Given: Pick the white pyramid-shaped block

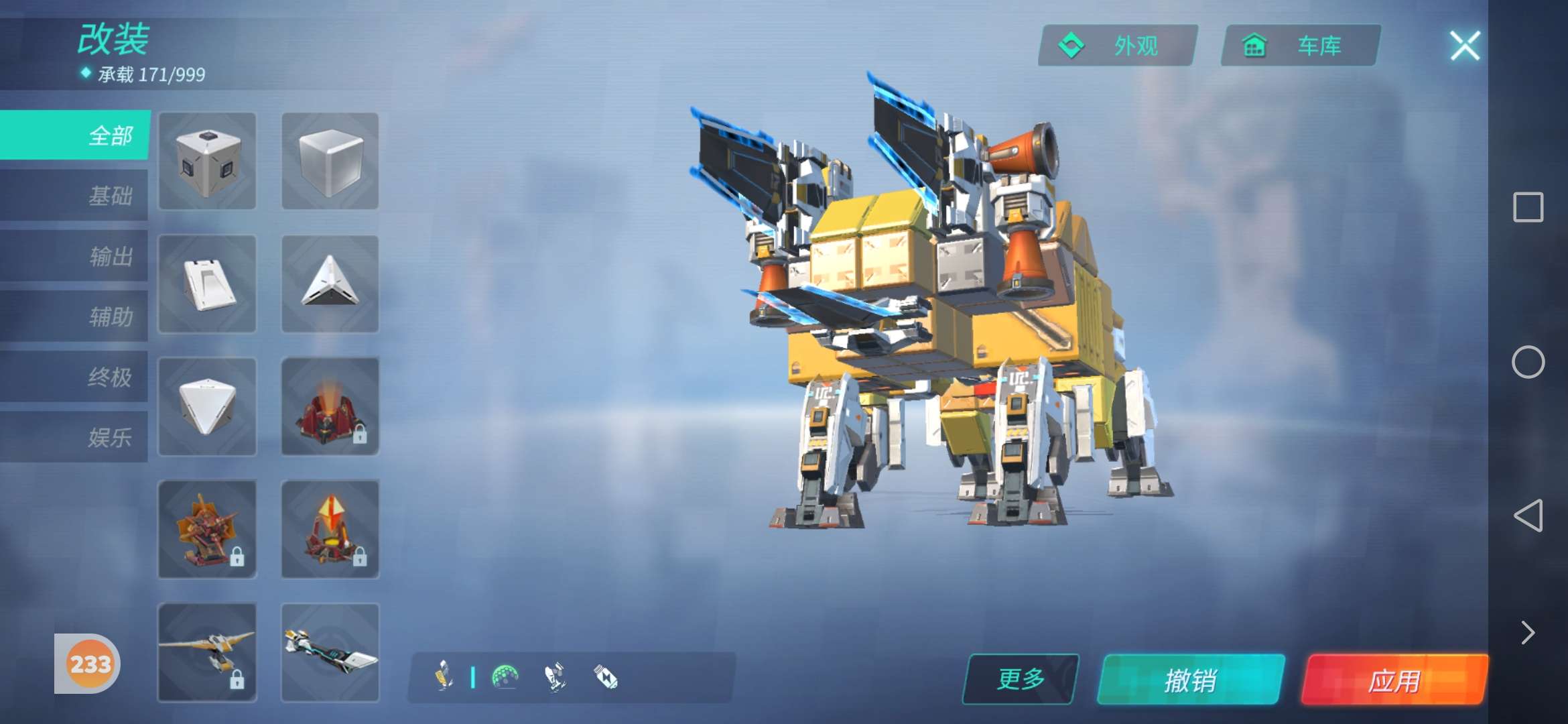Looking at the screenshot, I should [330, 284].
